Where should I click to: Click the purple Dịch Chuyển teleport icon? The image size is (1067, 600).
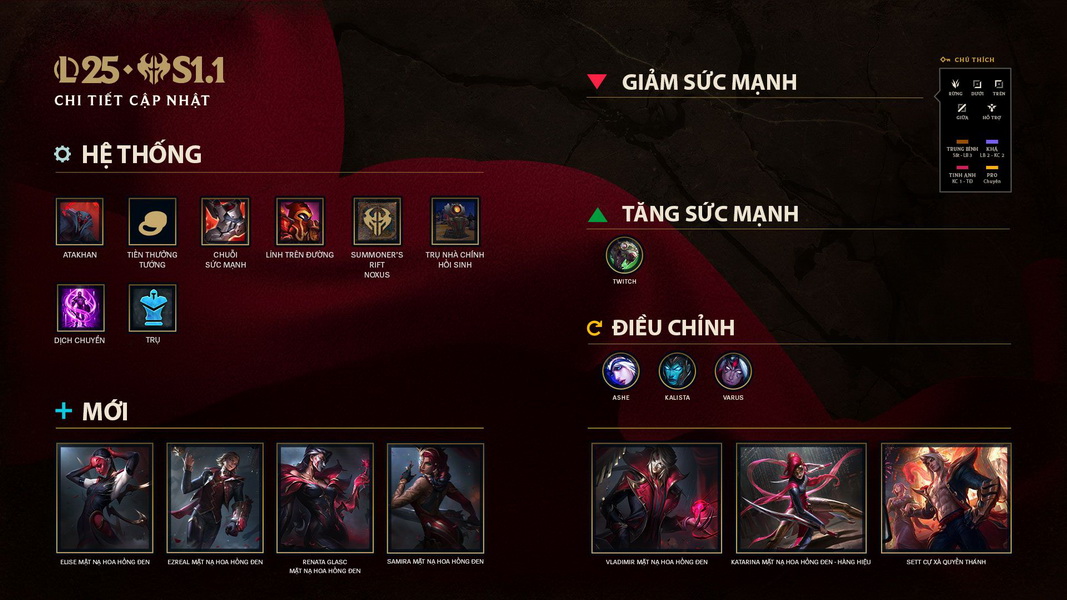pyautogui.click(x=80, y=308)
